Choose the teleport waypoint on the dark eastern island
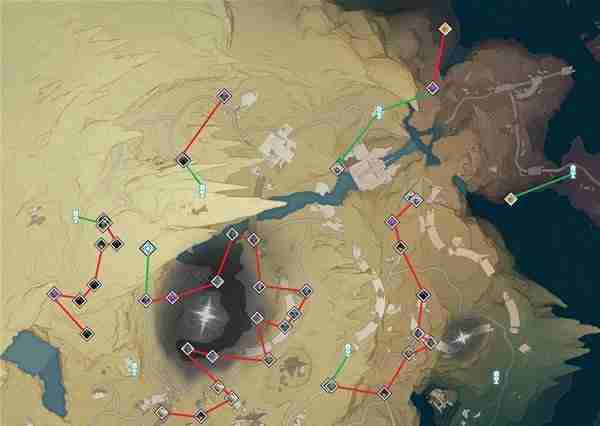 573,171
